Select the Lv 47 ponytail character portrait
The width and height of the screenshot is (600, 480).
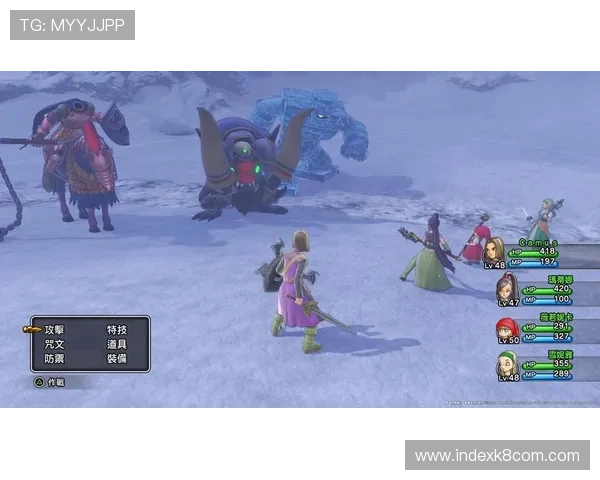[507, 287]
